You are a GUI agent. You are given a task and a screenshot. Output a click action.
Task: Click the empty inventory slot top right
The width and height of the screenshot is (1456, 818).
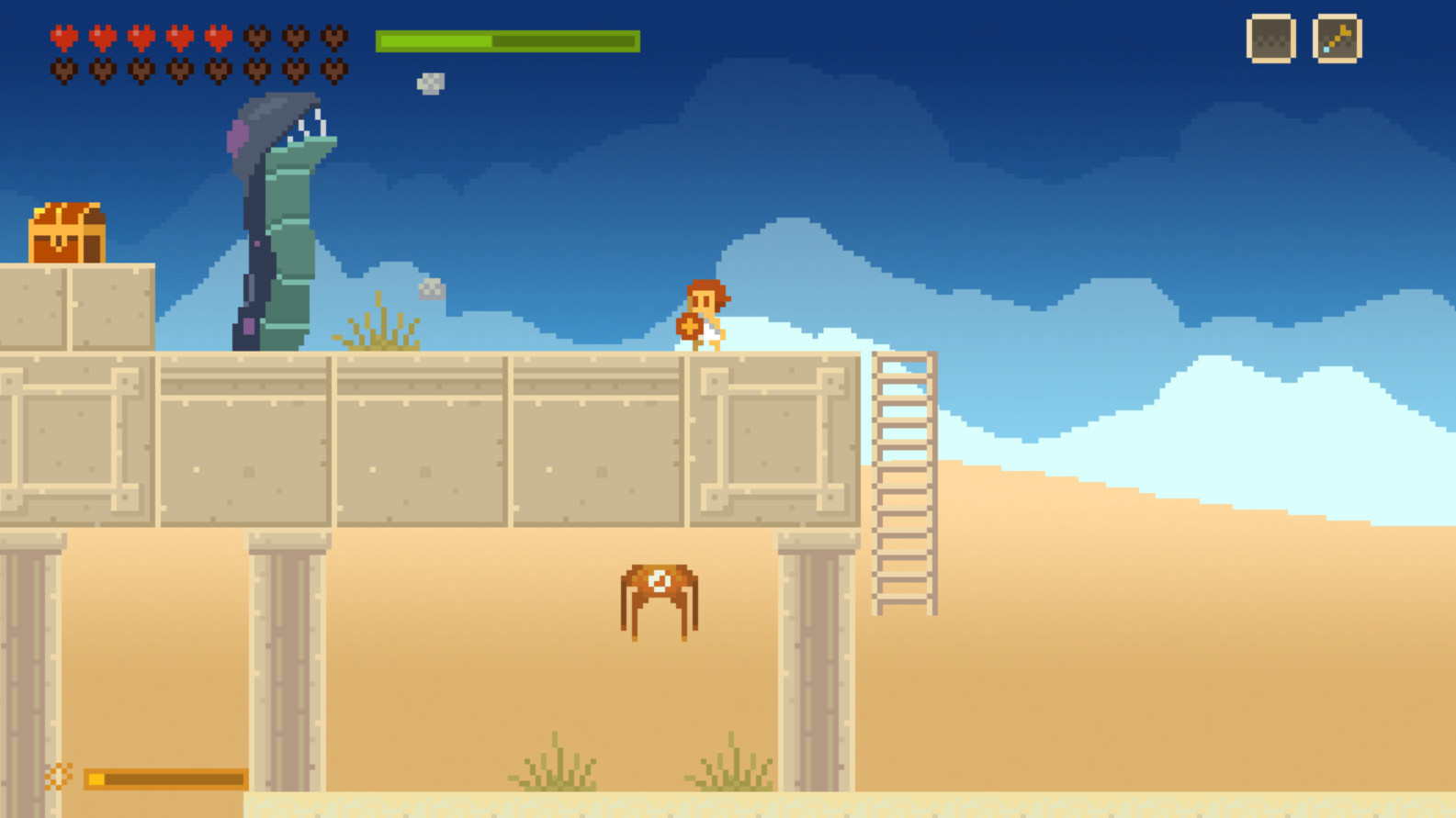(1270, 40)
